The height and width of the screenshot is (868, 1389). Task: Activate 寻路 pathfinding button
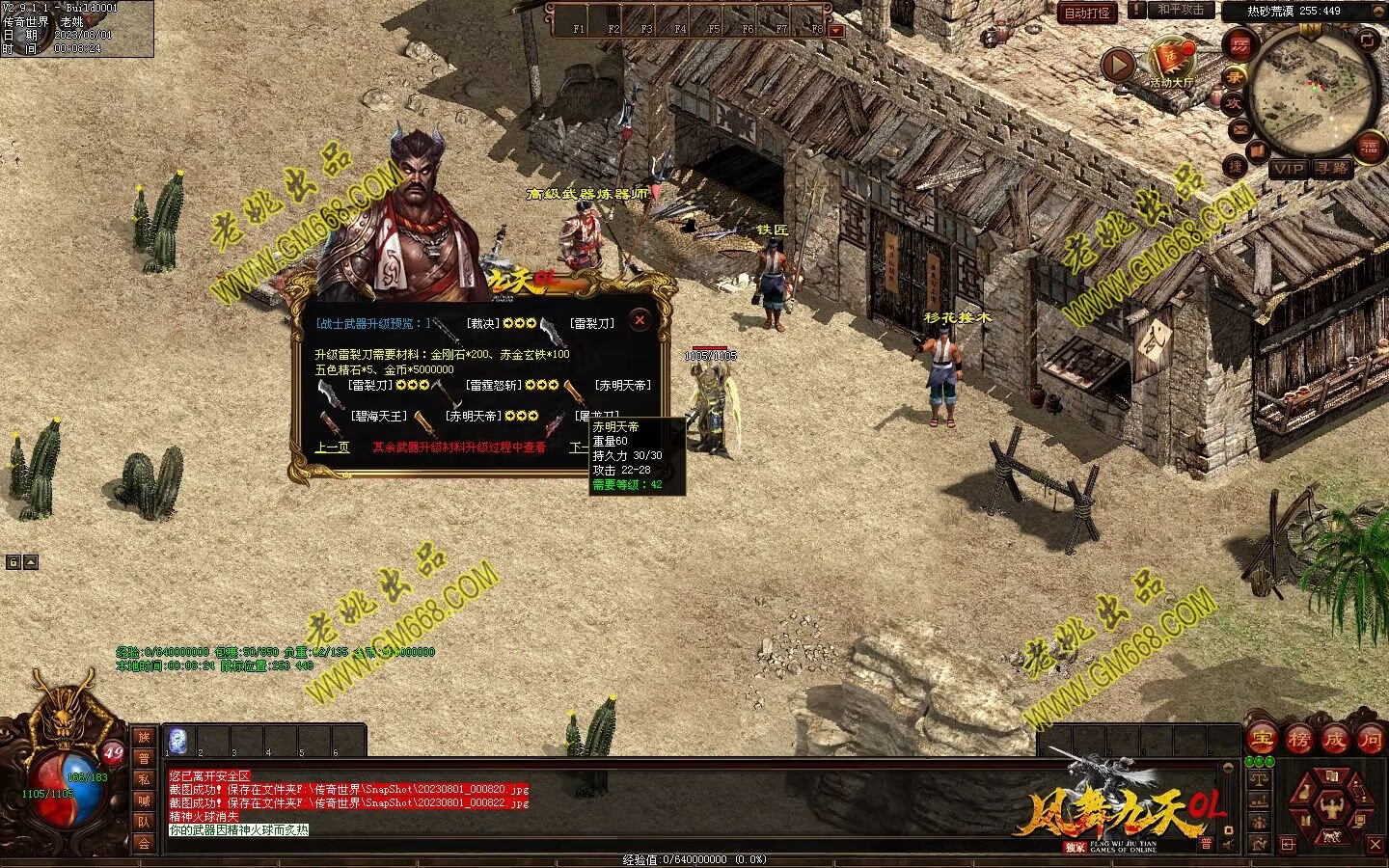1332,169
